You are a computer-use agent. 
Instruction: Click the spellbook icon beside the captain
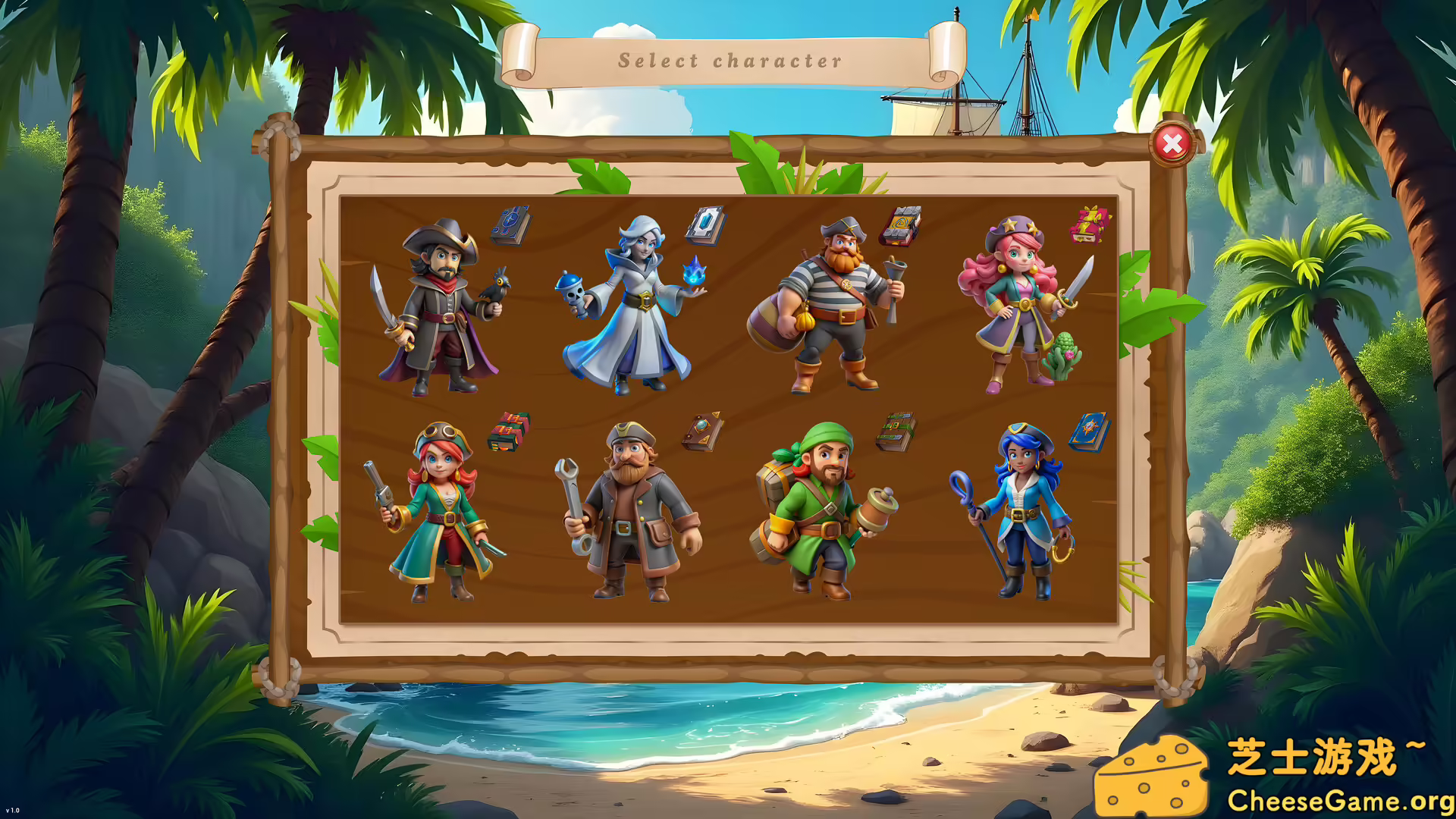click(x=512, y=225)
